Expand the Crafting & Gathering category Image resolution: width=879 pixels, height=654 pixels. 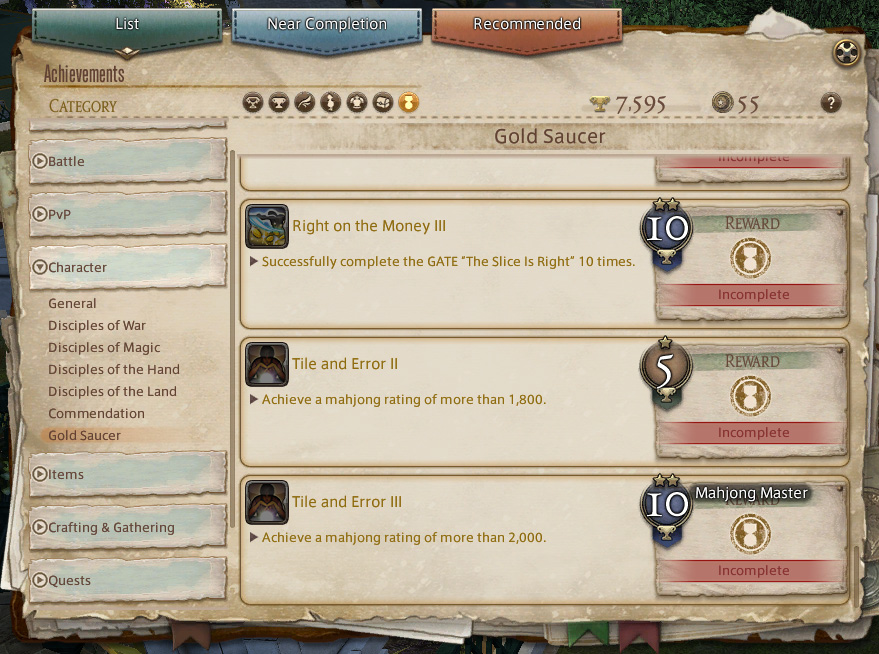coord(127,527)
